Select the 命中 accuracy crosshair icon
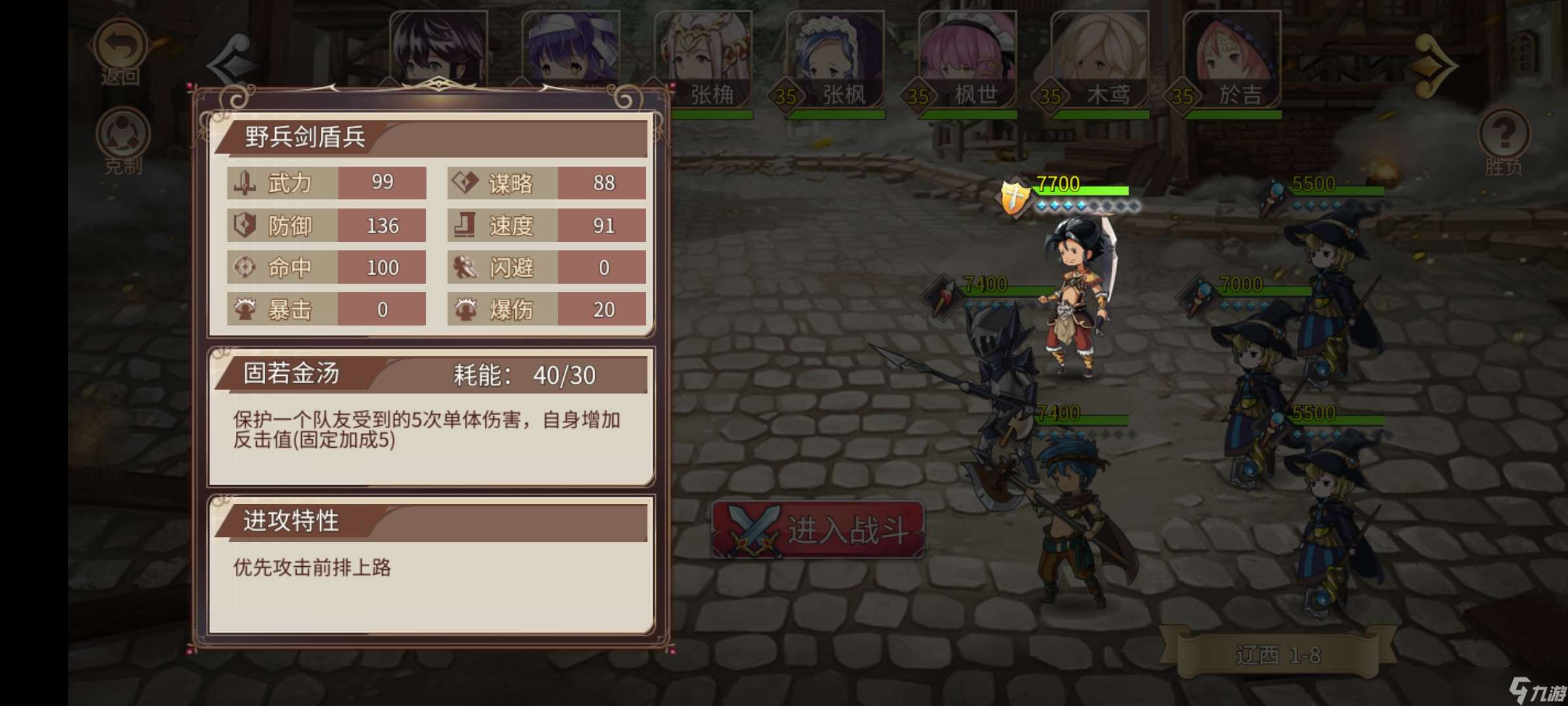Screen dimensions: 1568x706 [246, 267]
